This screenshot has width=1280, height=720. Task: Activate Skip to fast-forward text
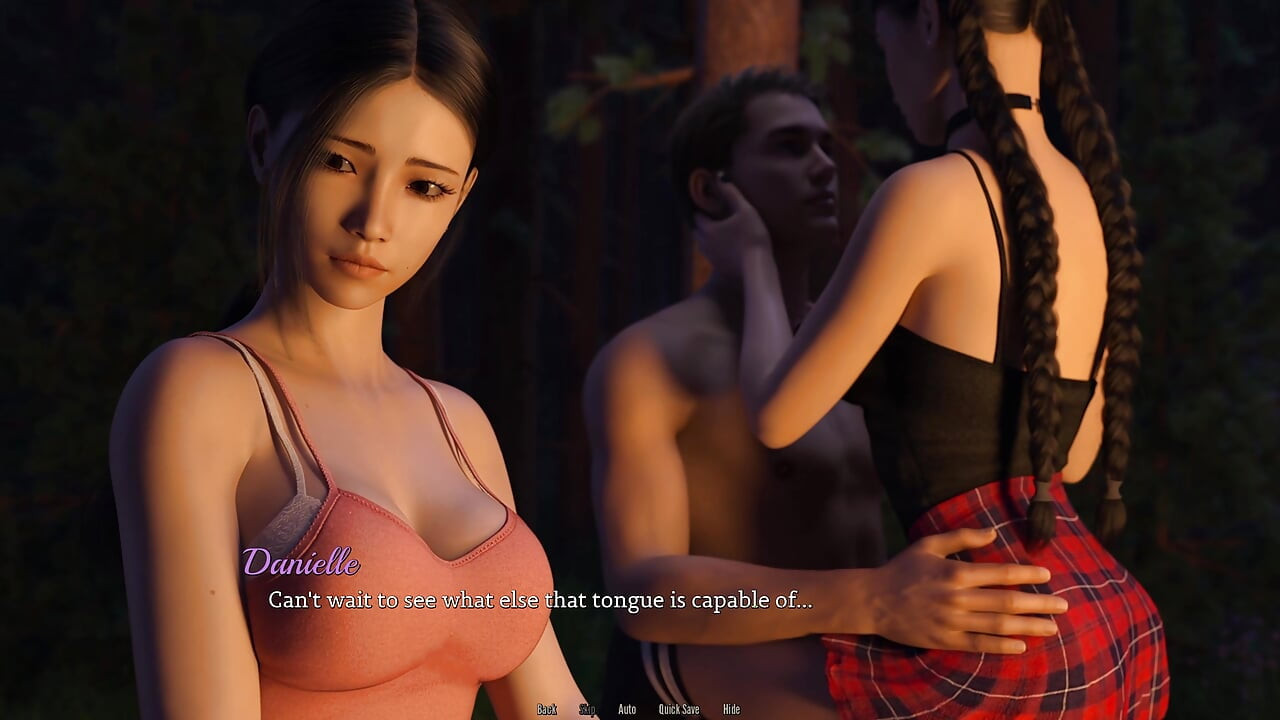(588, 708)
